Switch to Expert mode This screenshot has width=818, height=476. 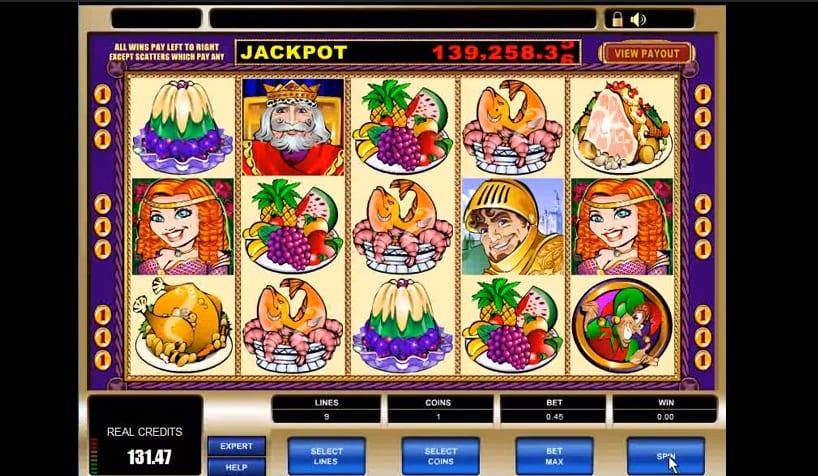(236, 447)
